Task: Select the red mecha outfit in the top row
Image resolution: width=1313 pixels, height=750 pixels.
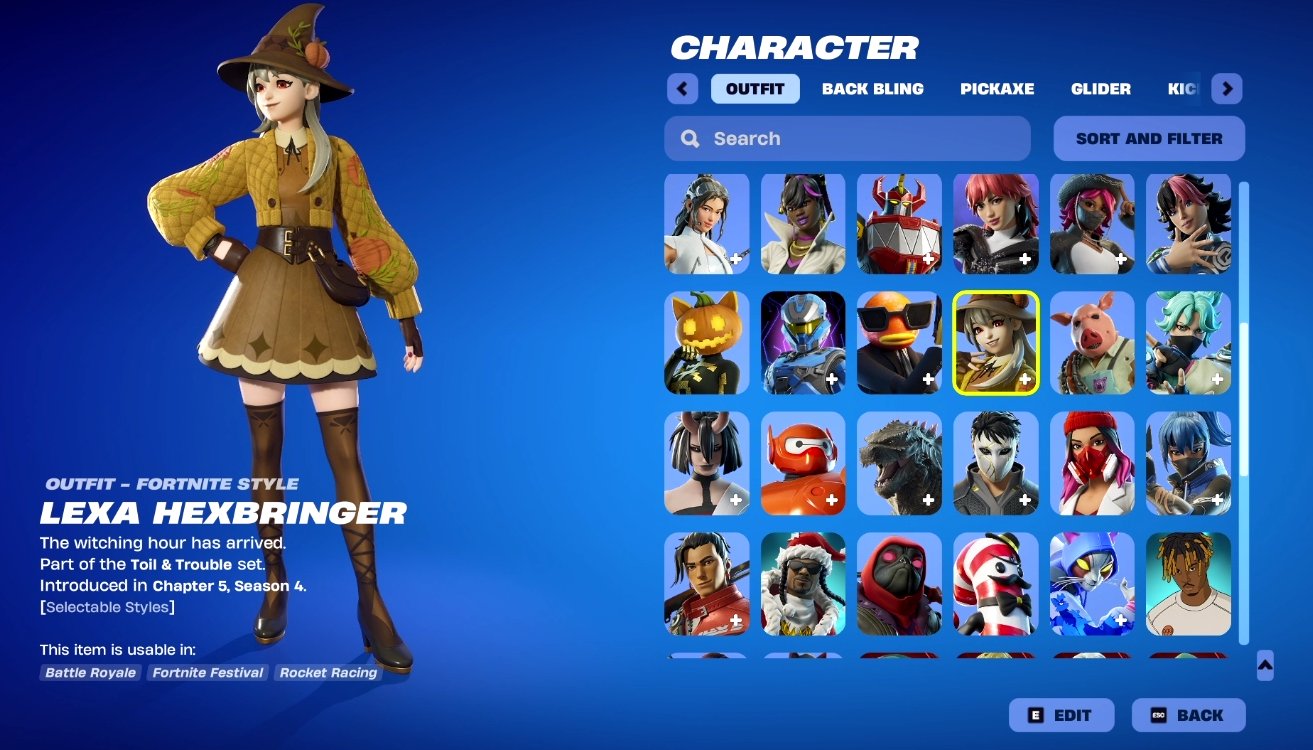Action: tap(899, 223)
